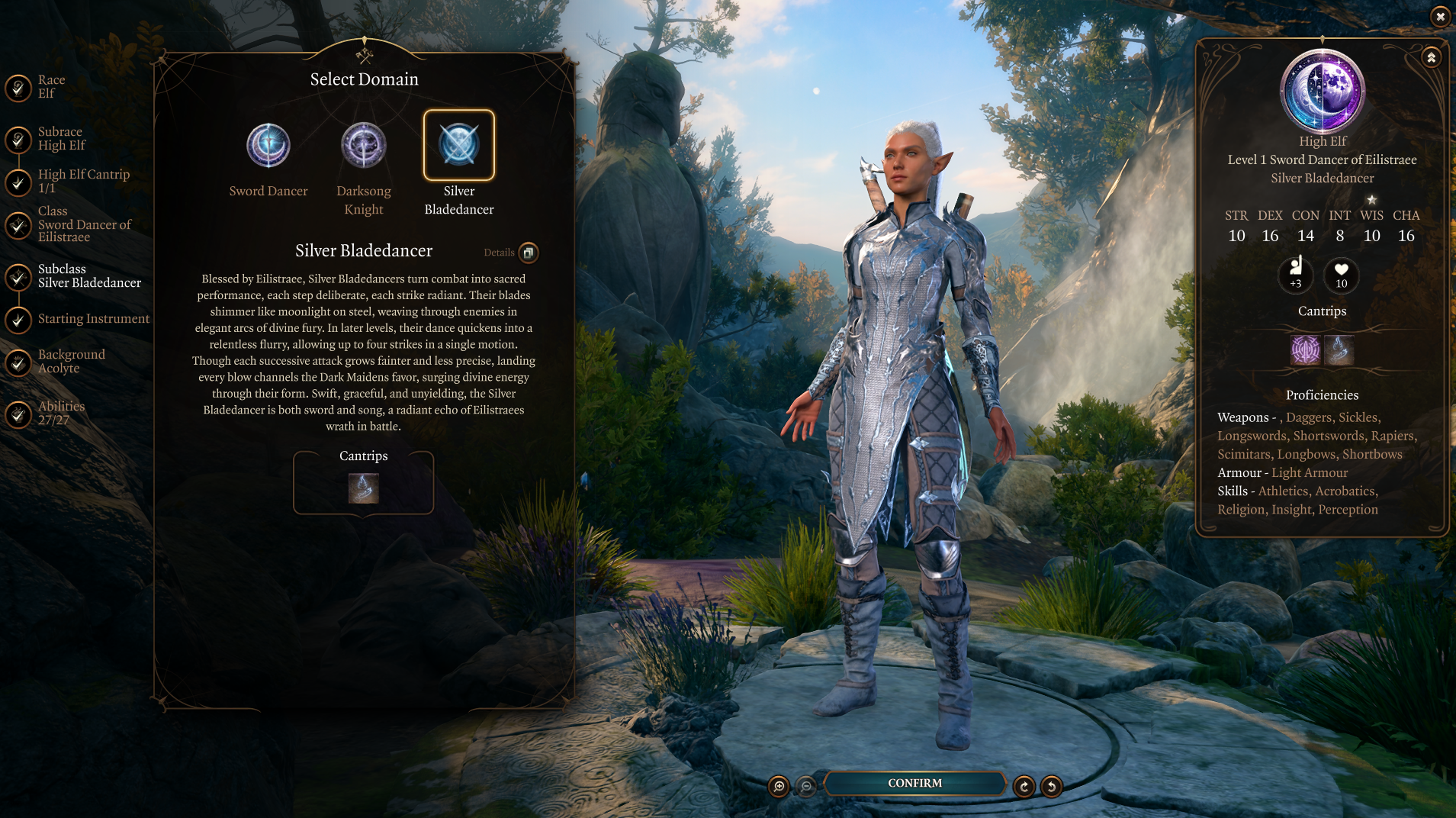This screenshot has width=1456, height=818.
Task: Select the Sword Dancer domain
Action: tap(268, 146)
